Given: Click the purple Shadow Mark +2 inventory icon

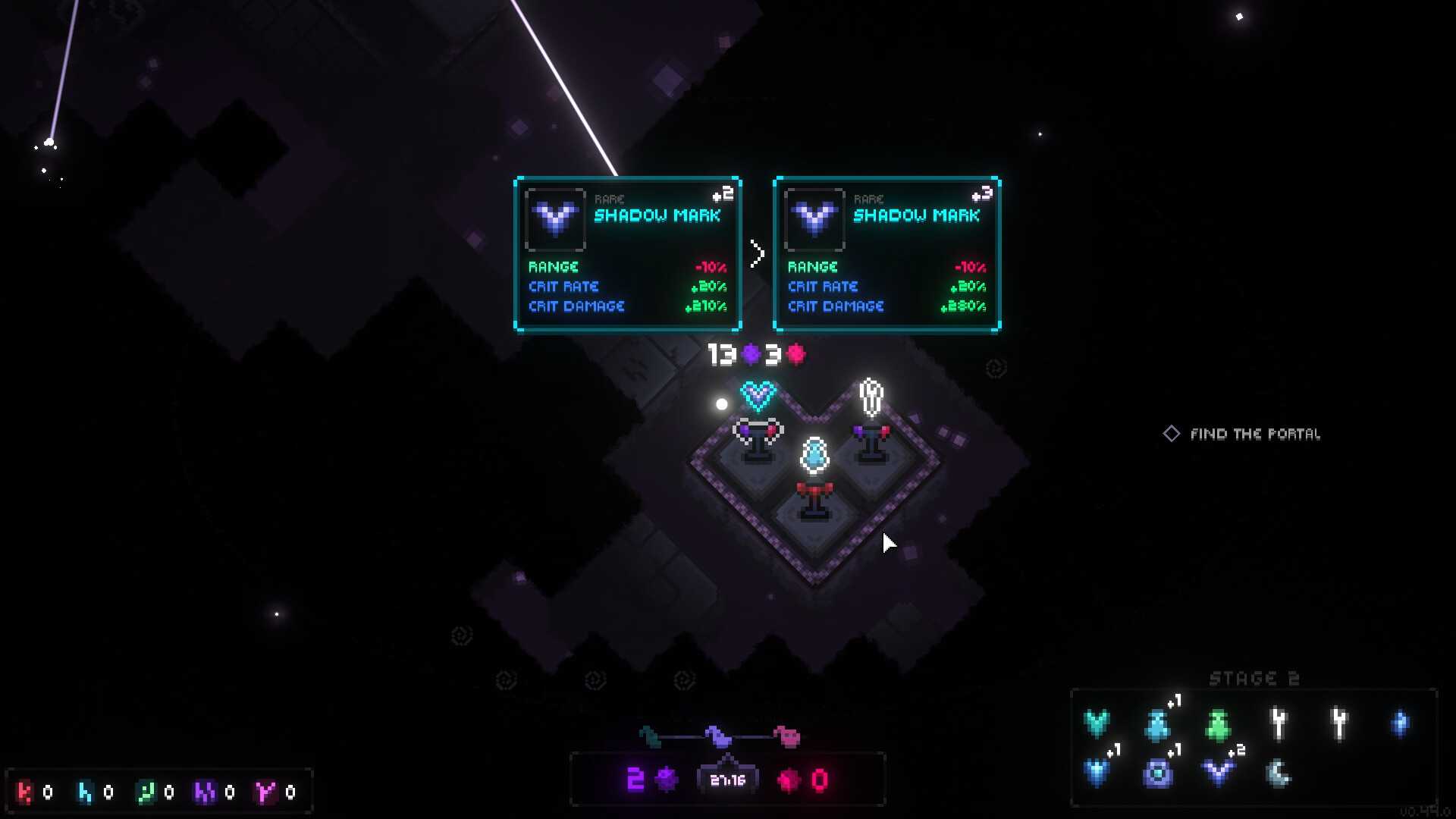Looking at the screenshot, I should (x=1219, y=773).
